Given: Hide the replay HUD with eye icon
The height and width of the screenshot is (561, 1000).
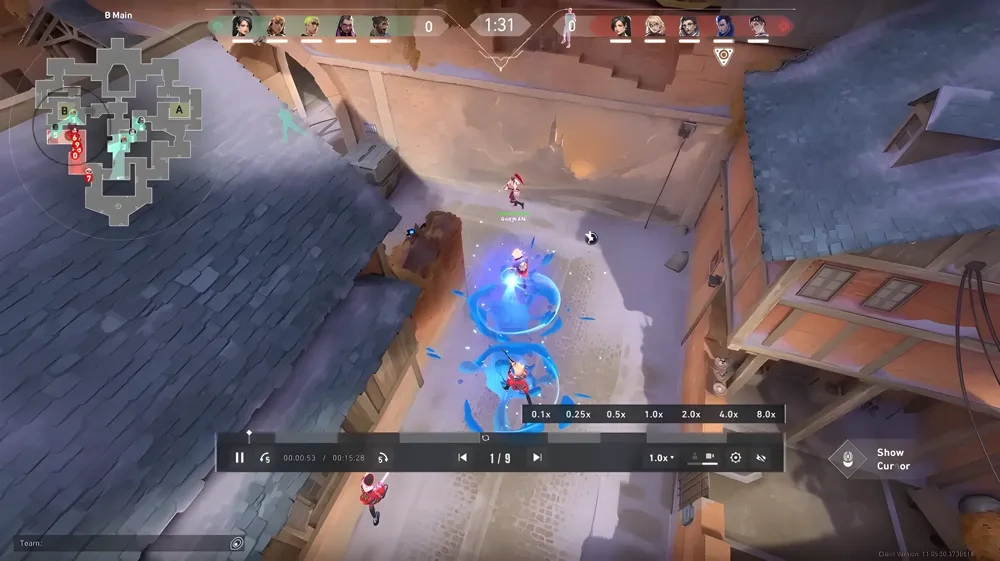Looking at the screenshot, I should click(761, 458).
